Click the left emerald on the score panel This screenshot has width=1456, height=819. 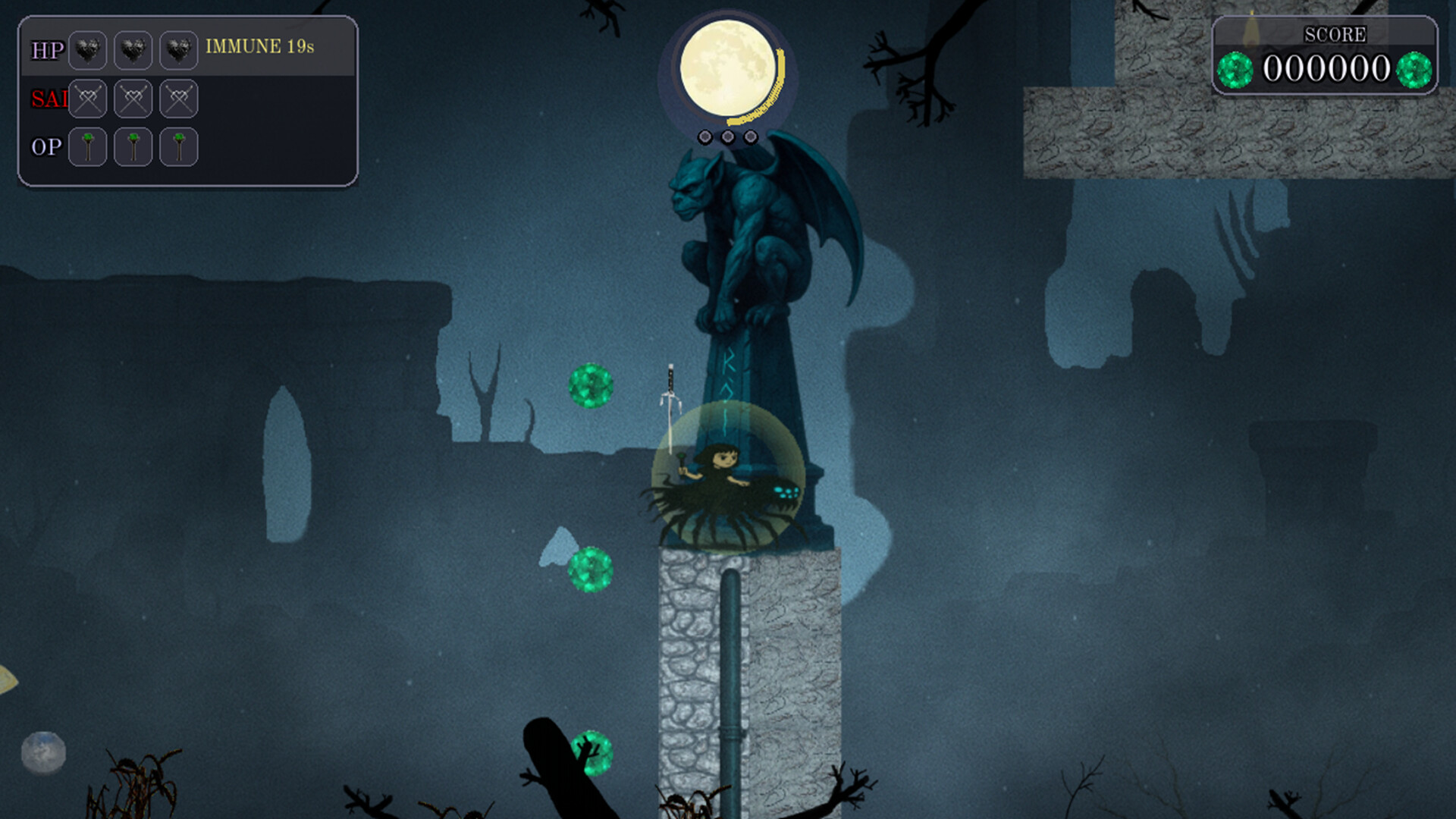point(1235,70)
